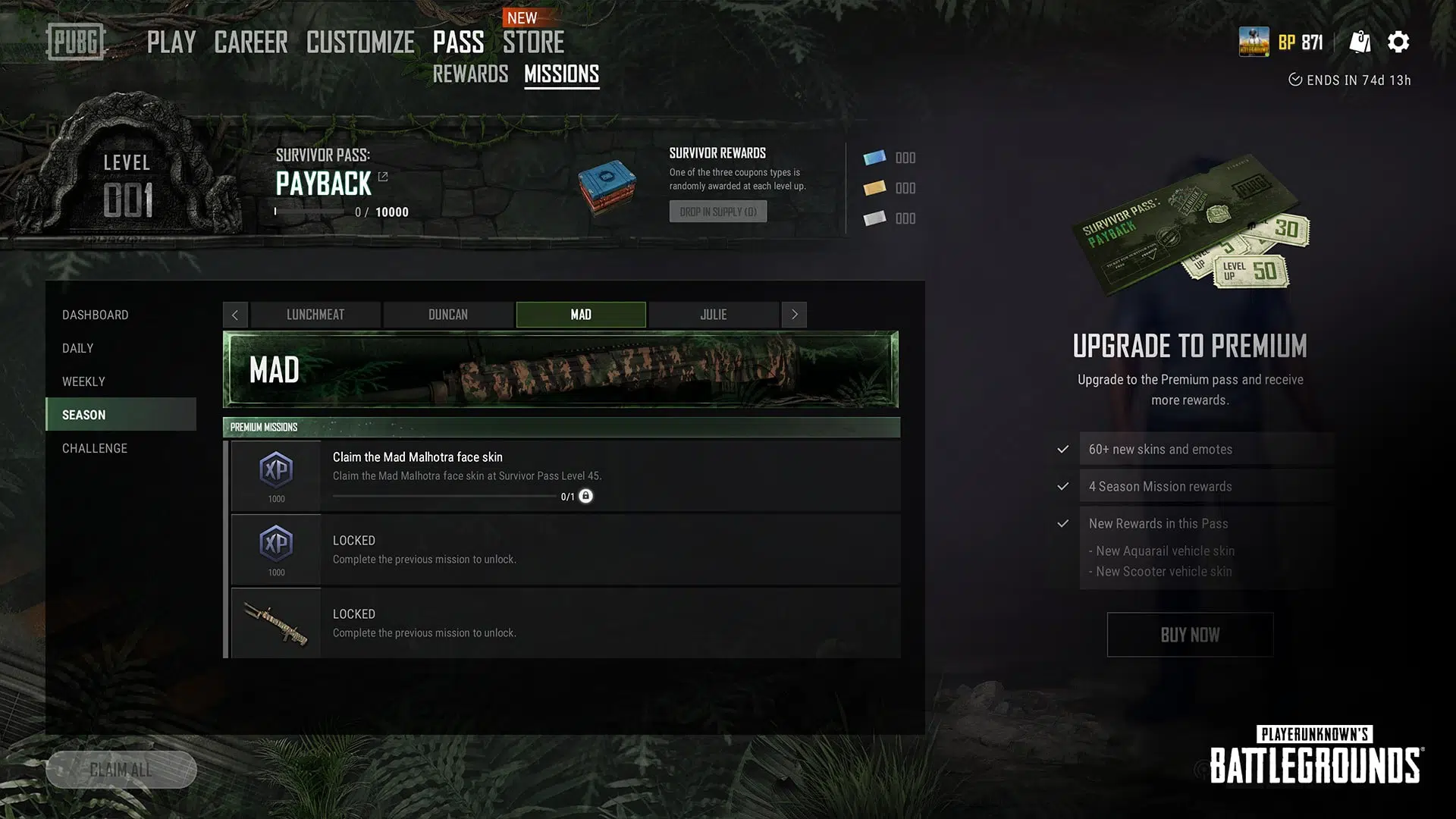Switch to the DUNCAN tab
The height and width of the screenshot is (819, 1456).
[447, 314]
